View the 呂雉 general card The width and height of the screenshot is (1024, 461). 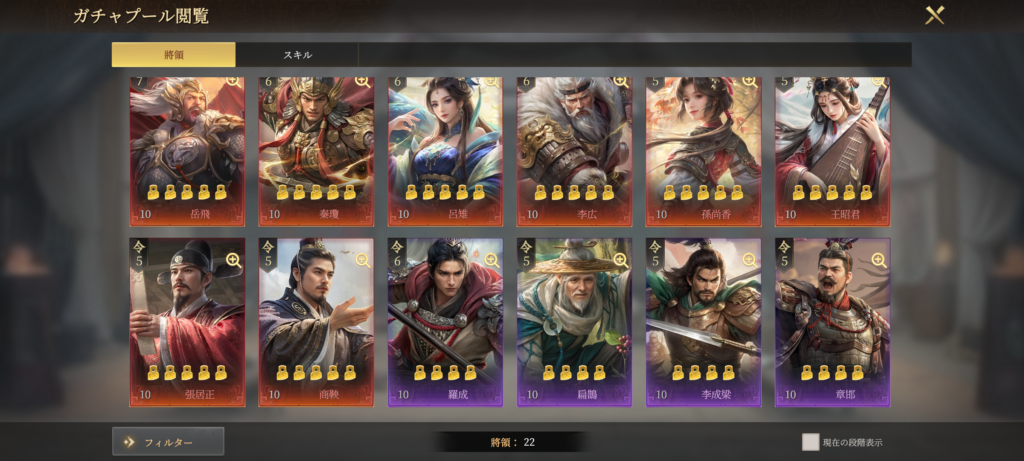(x=445, y=150)
